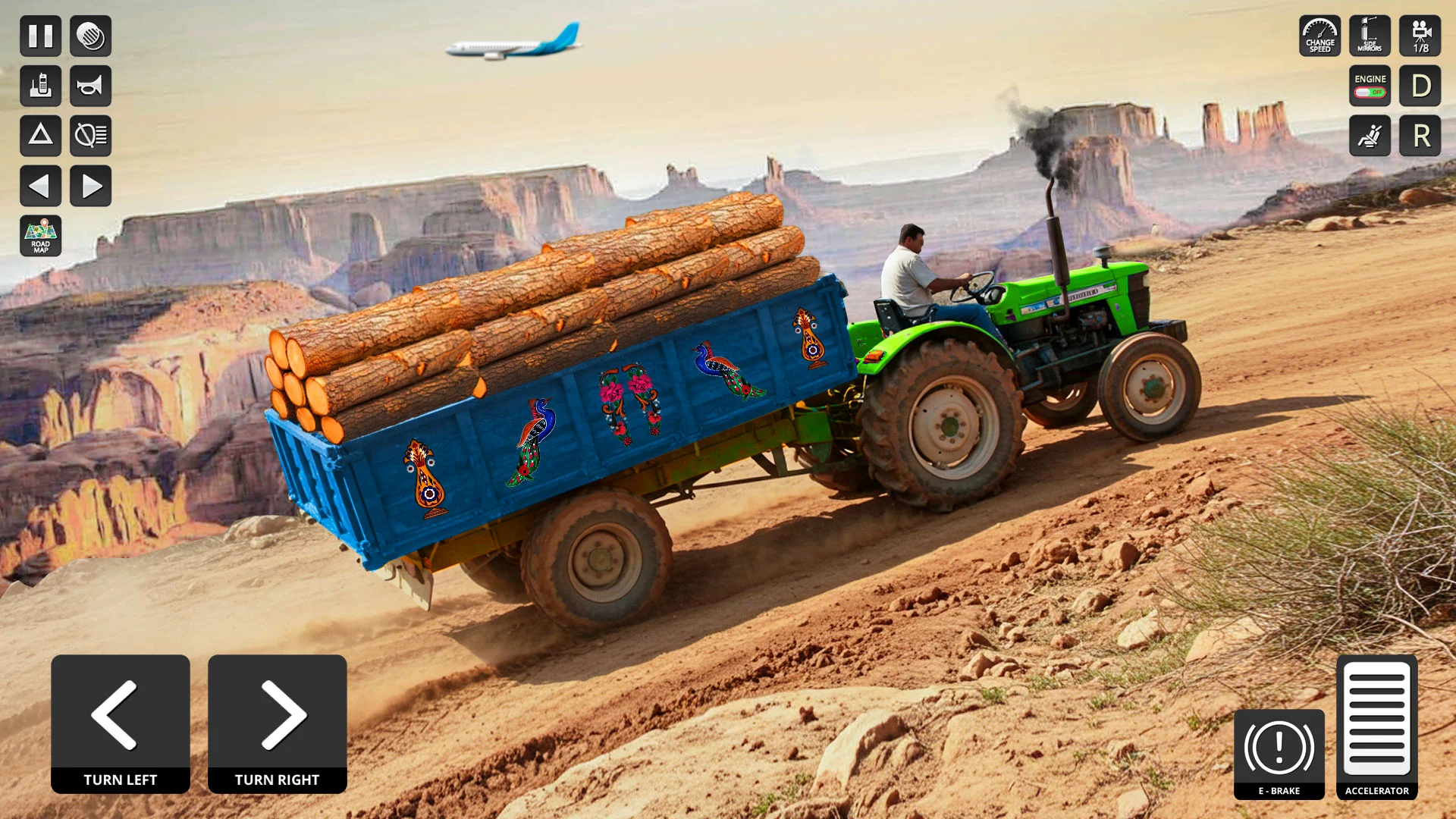The width and height of the screenshot is (1456, 819).
Task: Turn on the hazard warning triangle
Action: (x=41, y=136)
